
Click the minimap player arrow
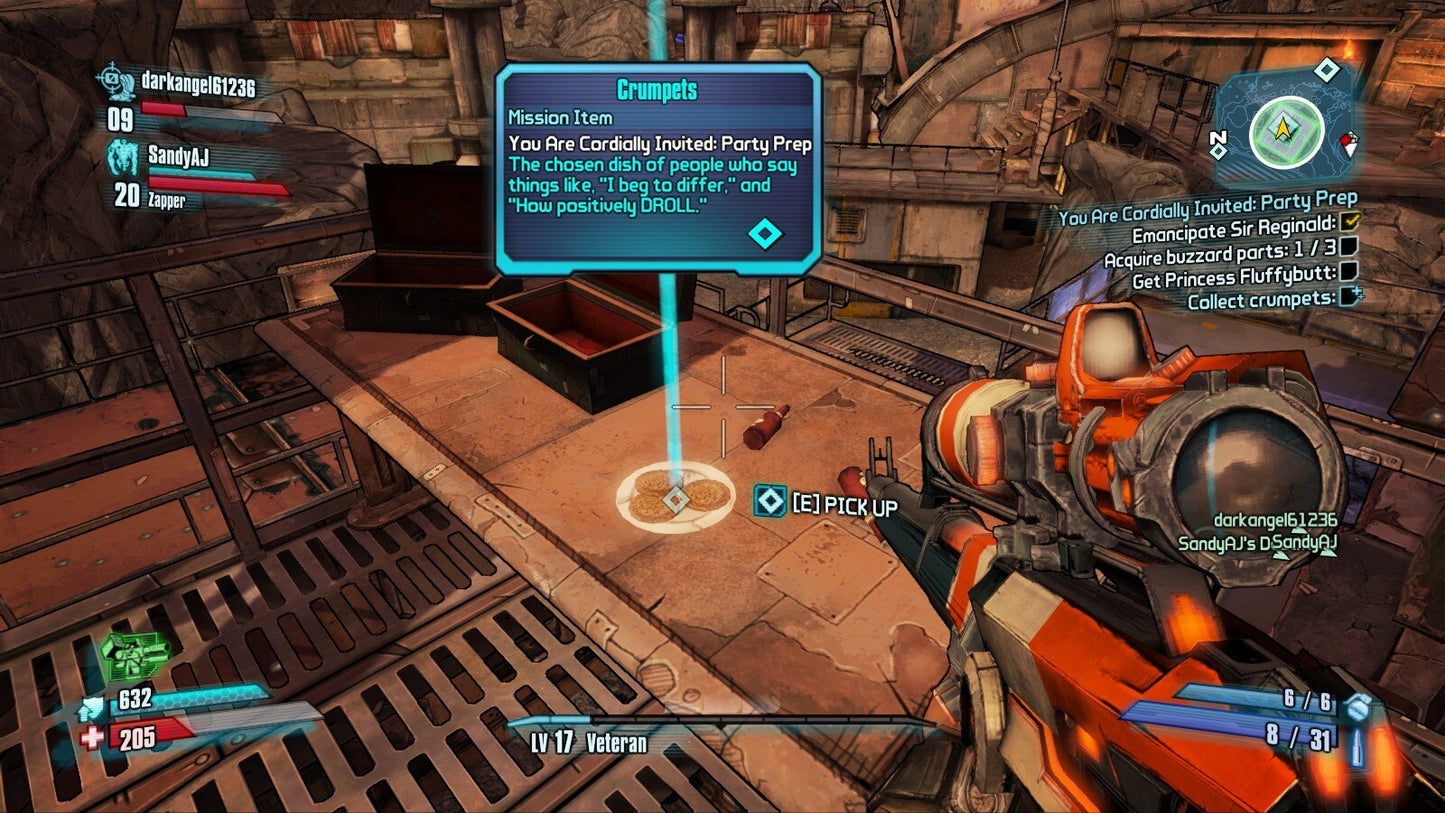coord(1283,126)
